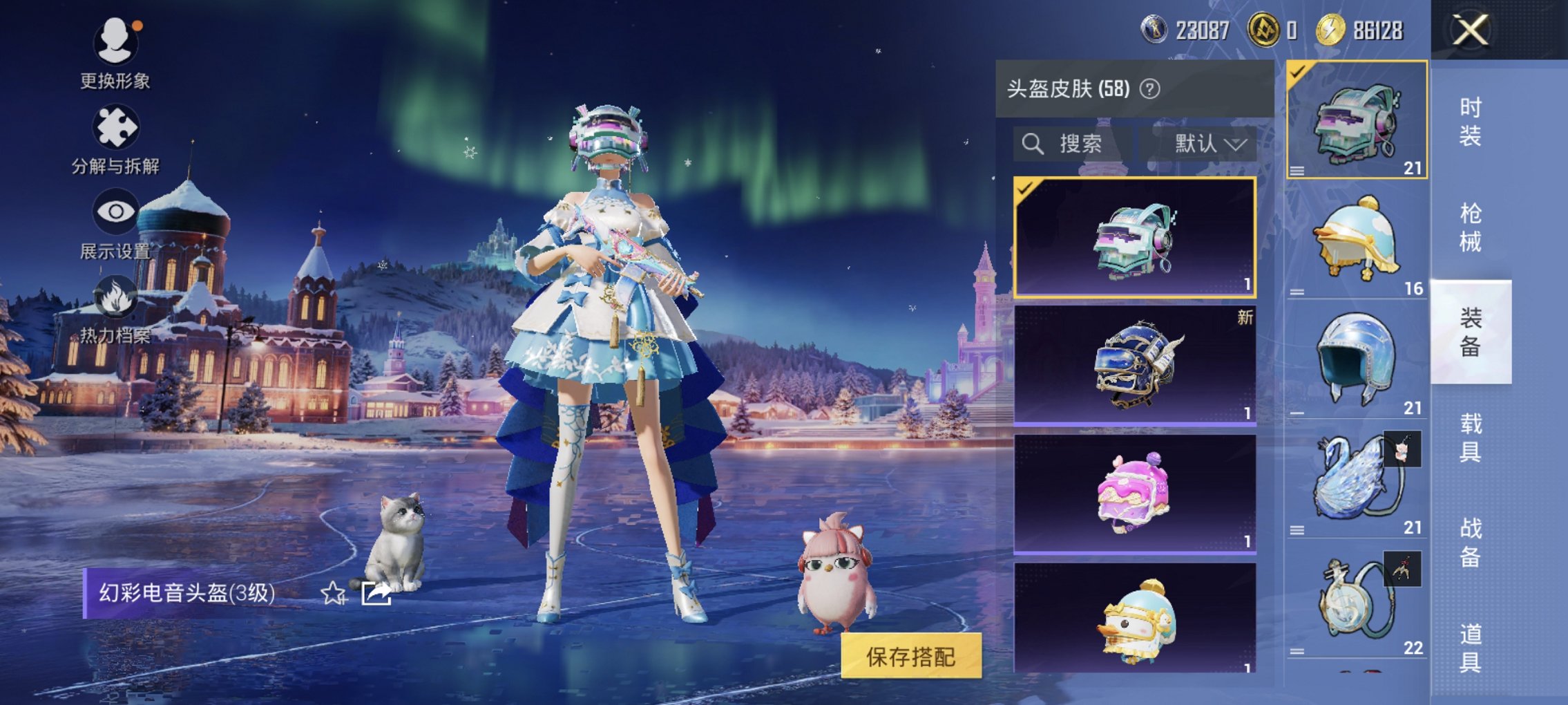This screenshot has height=705, width=1568.
Task: Open the helmet skin help question mark
Action: tap(1151, 88)
